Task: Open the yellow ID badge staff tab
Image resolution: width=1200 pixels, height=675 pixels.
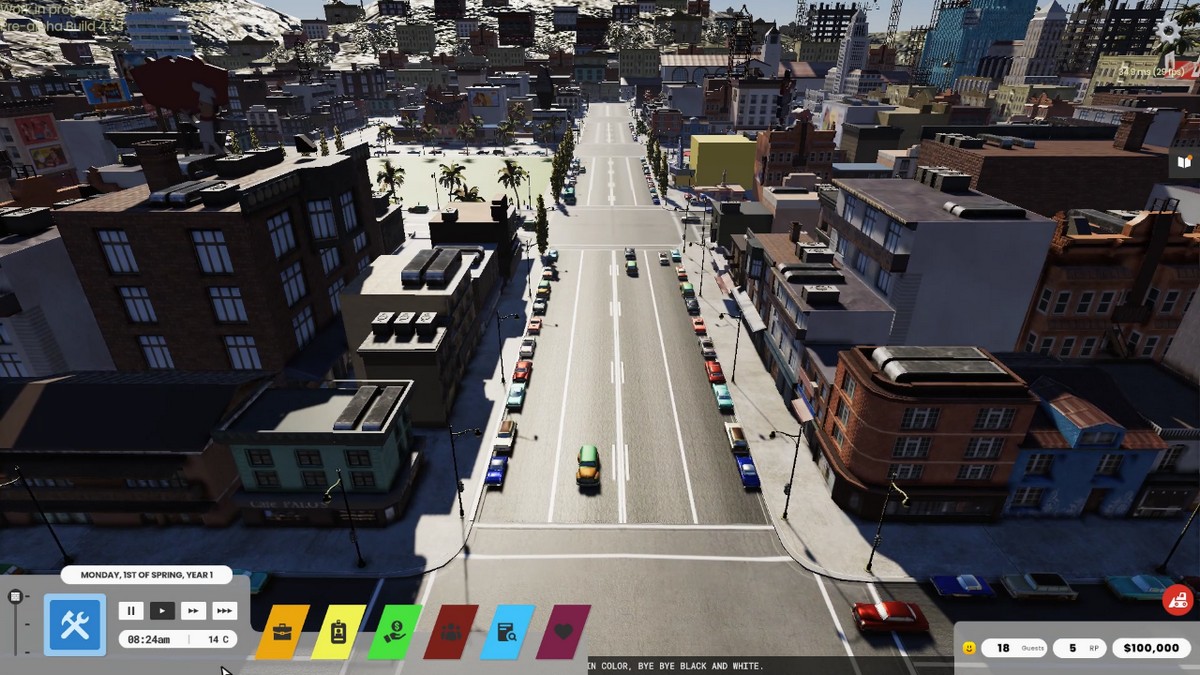Action: point(338,632)
